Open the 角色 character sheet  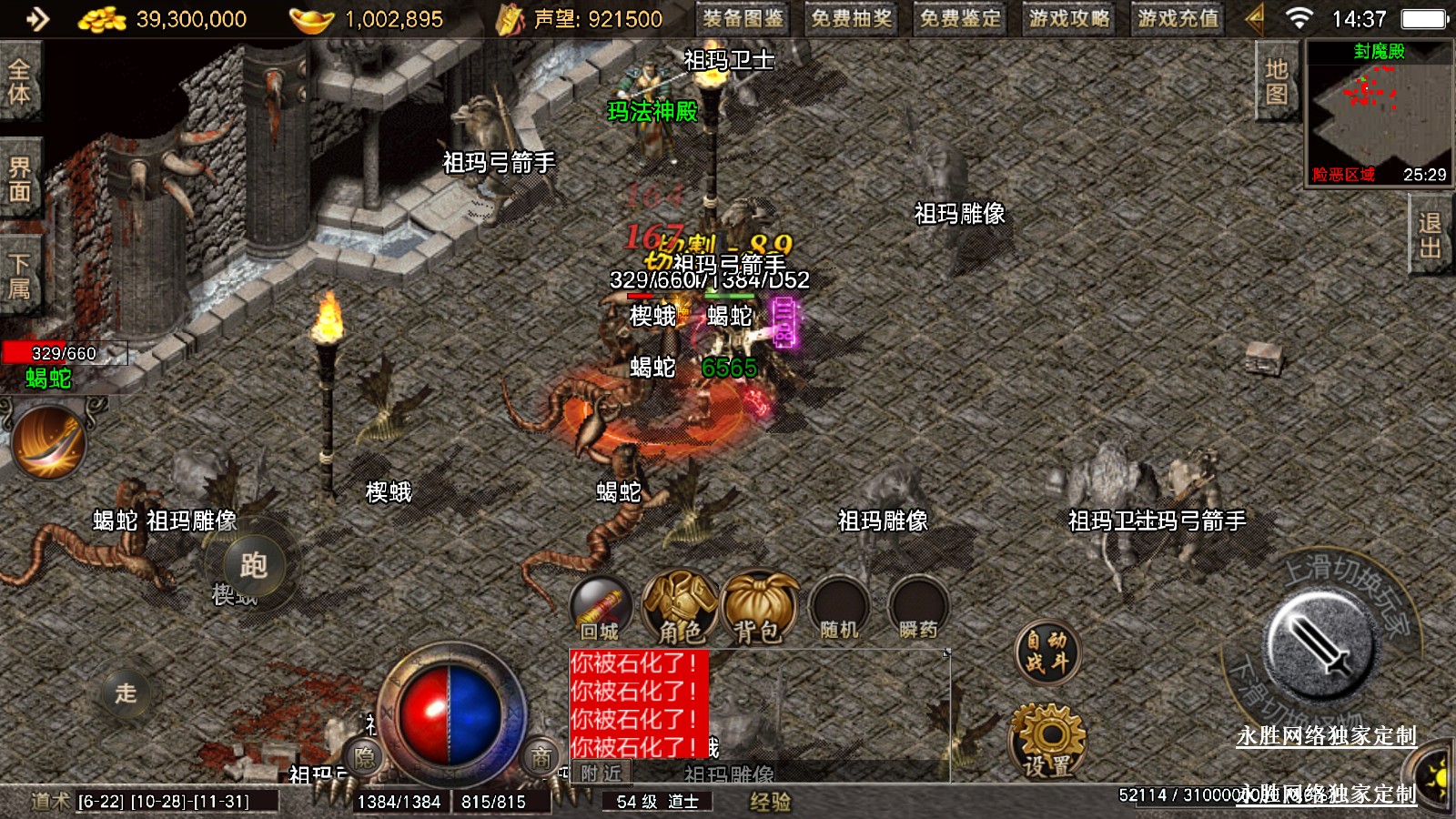(680, 608)
